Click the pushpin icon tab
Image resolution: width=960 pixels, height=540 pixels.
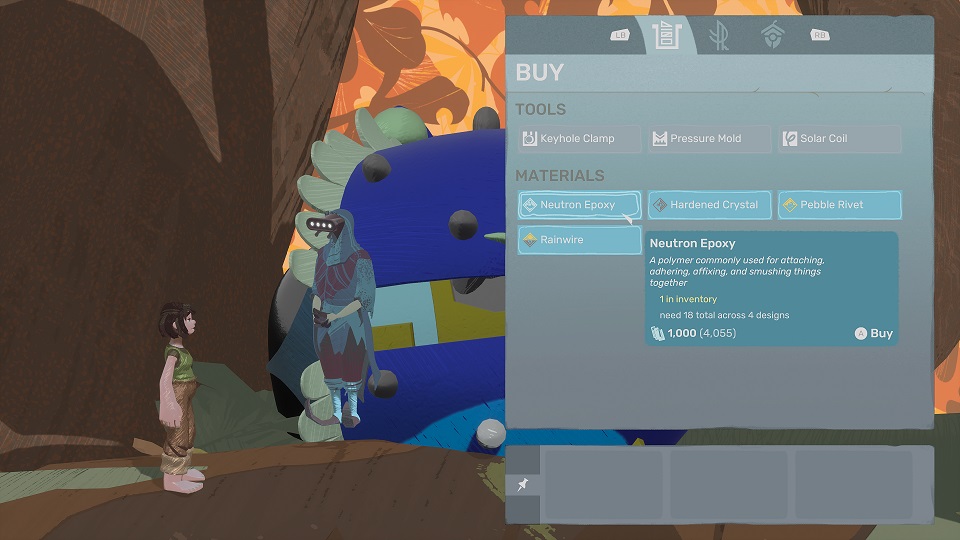click(x=522, y=485)
